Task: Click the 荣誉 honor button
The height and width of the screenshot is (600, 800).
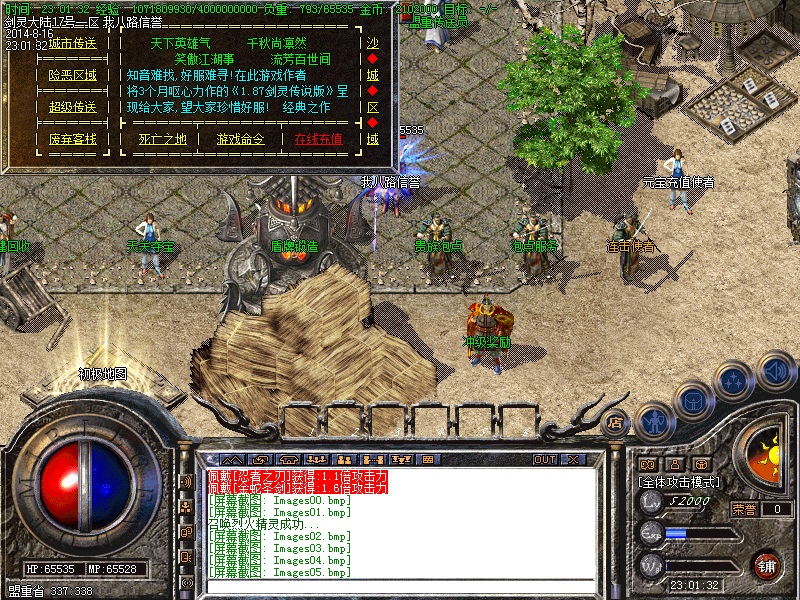Action: (743, 509)
